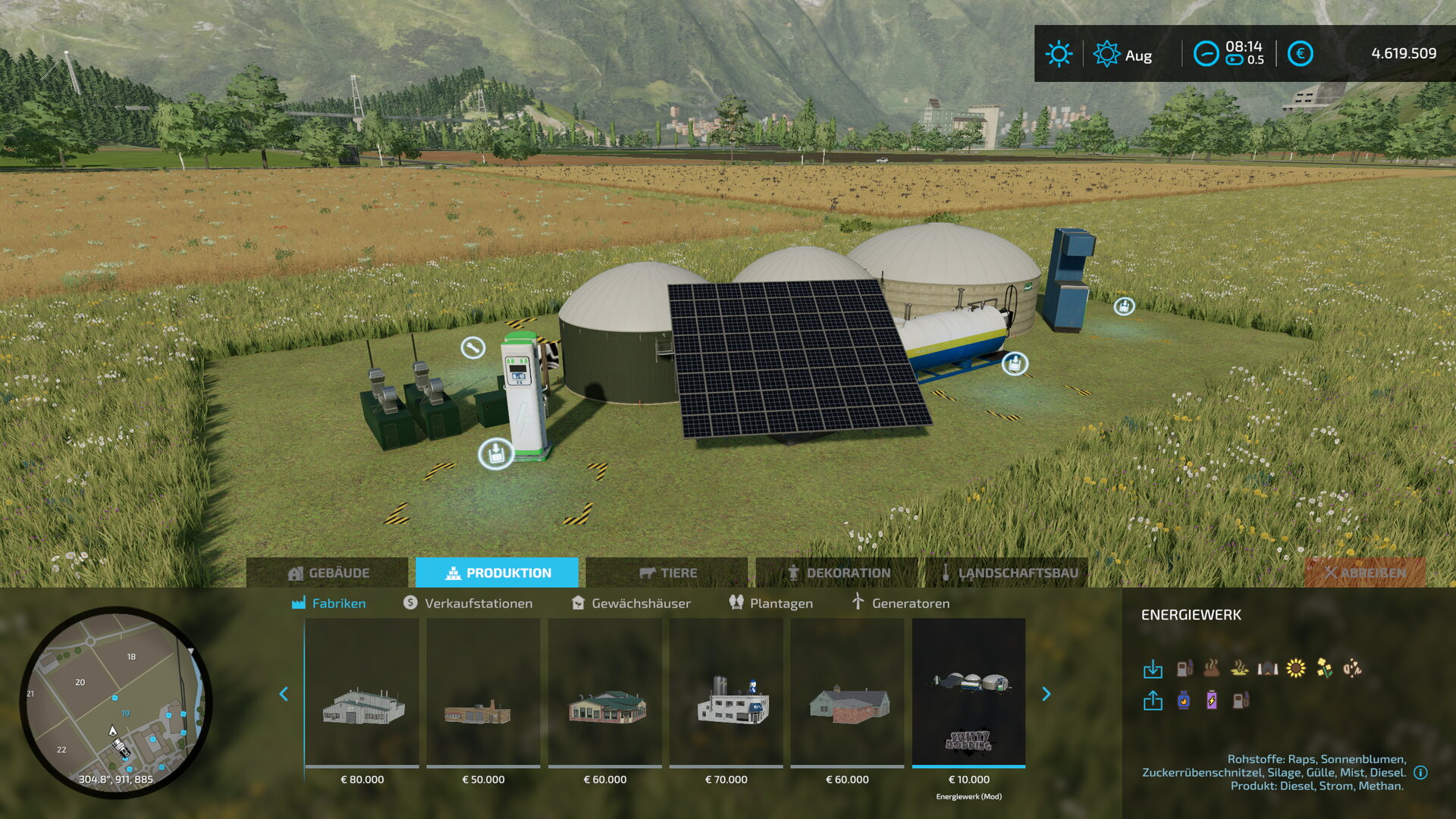Select the Produktion category tab
This screenshot has width=1456, height=819.
pos(497,573)
